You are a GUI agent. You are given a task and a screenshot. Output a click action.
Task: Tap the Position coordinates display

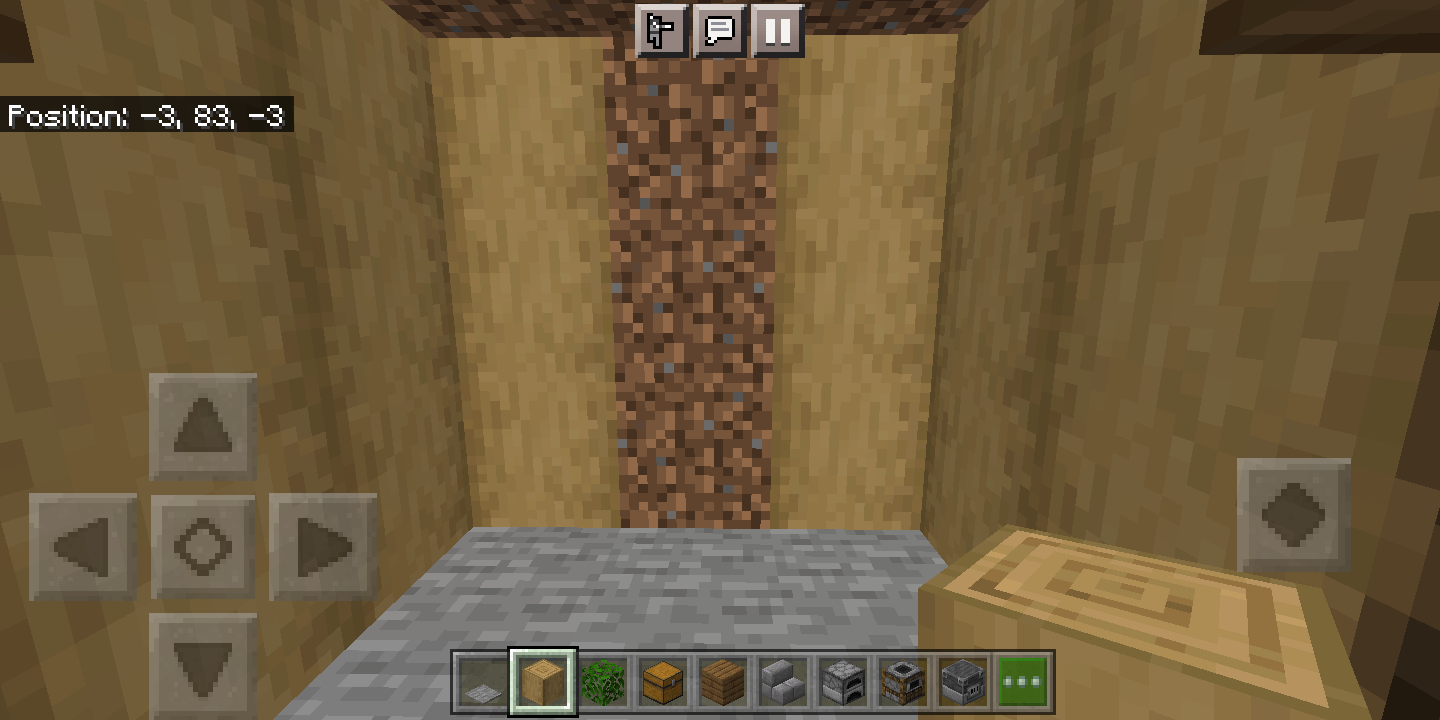click(x=145, y=117)
